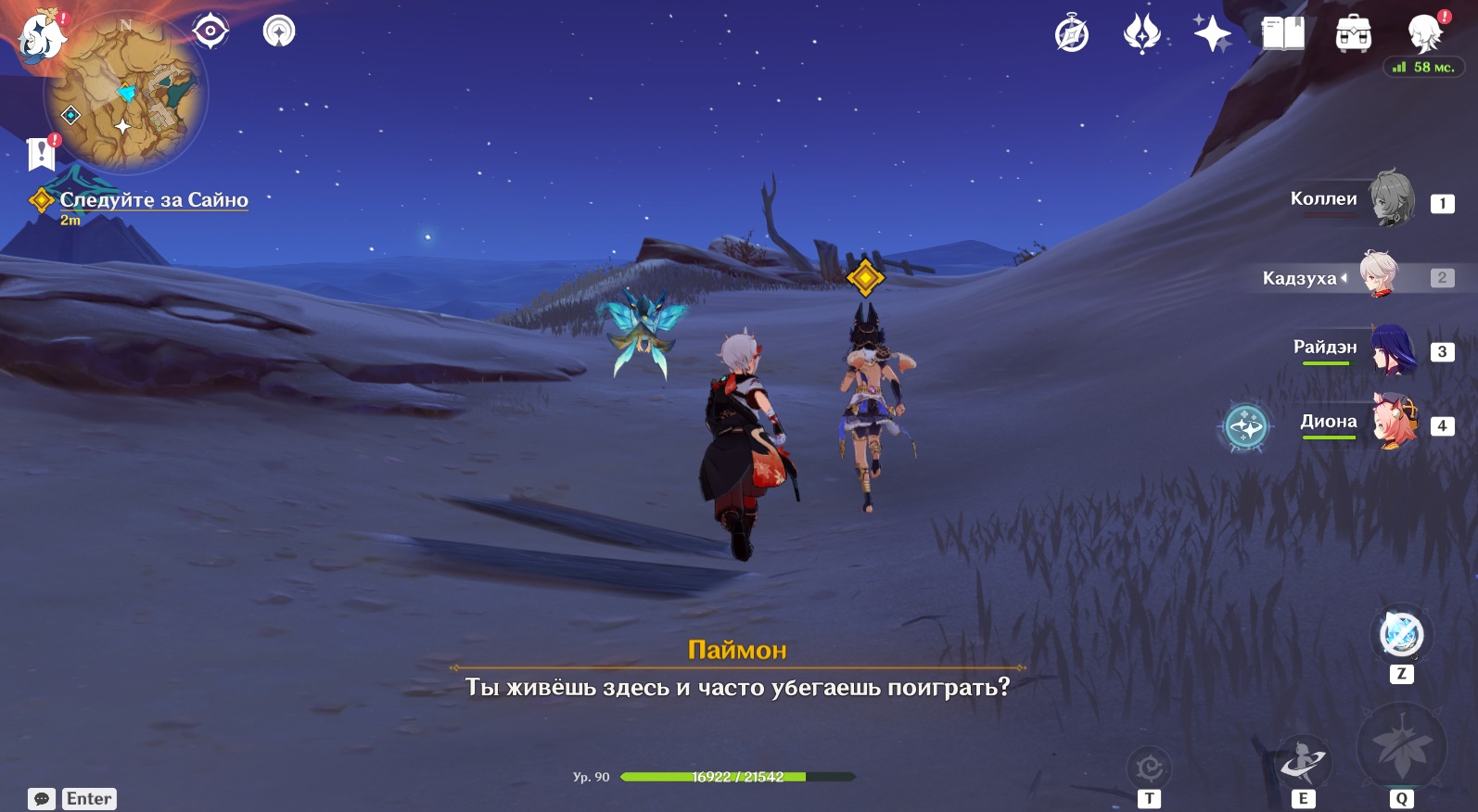Select the tracked quest "Следуйте за Сайно"
The width and height of the screenshot is (1478, 812).
153,199
